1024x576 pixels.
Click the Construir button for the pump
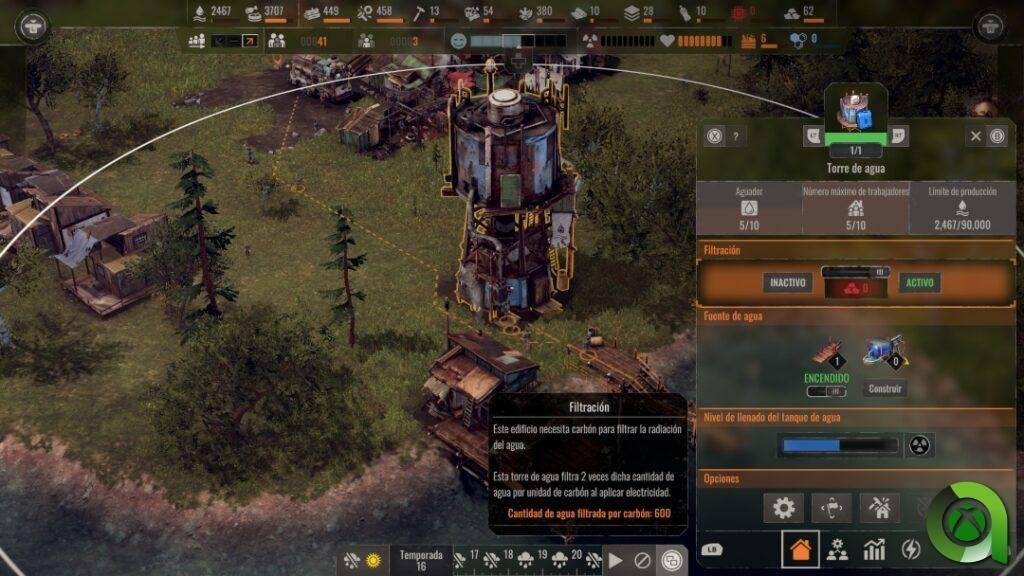885,388
